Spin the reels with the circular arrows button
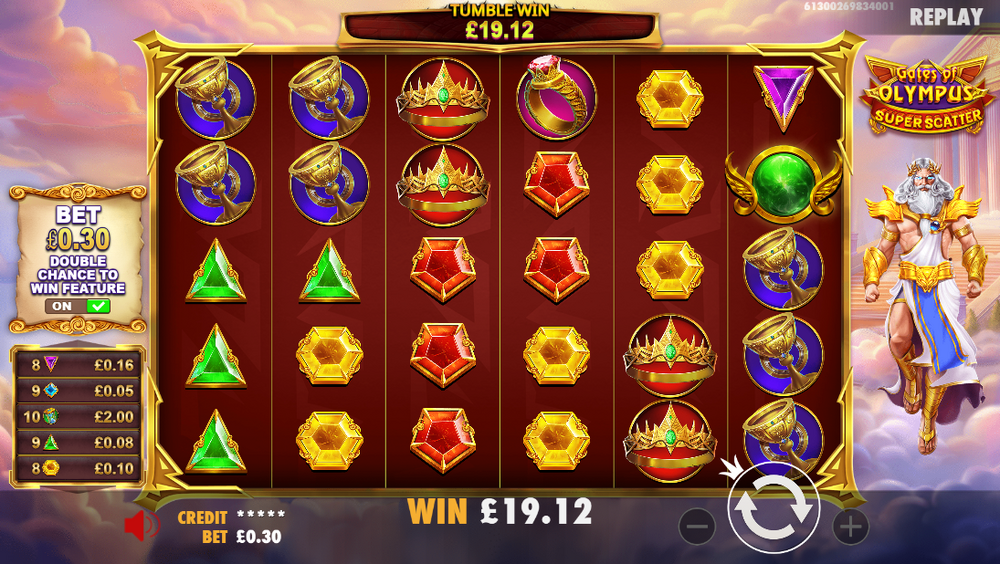The height and width of the screenshot is (564, 1000). click(x=773, y=510)
